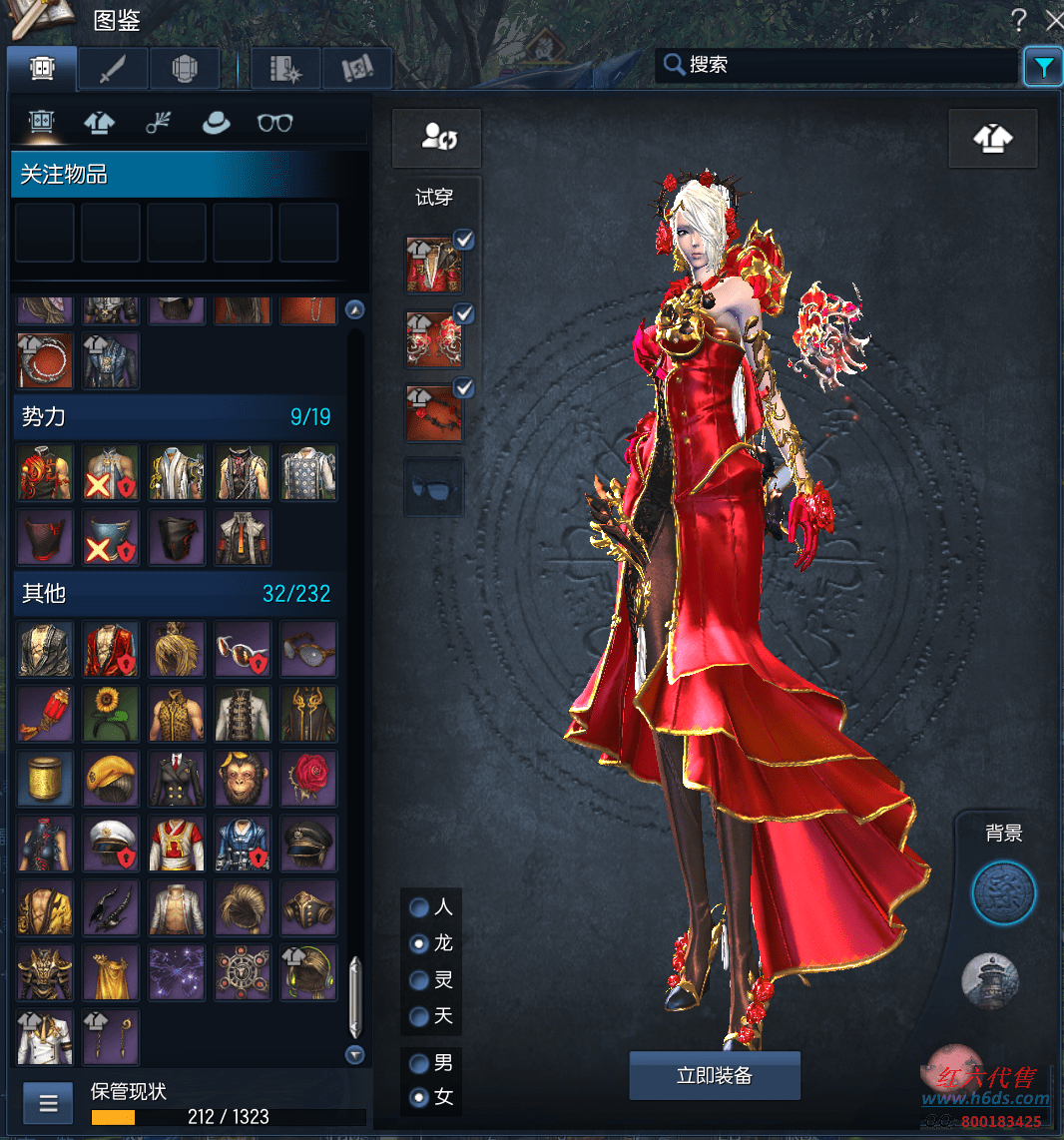Open the question mark help button
The height and width of the screenshot is (1140, 1064).
[1018, 19]
